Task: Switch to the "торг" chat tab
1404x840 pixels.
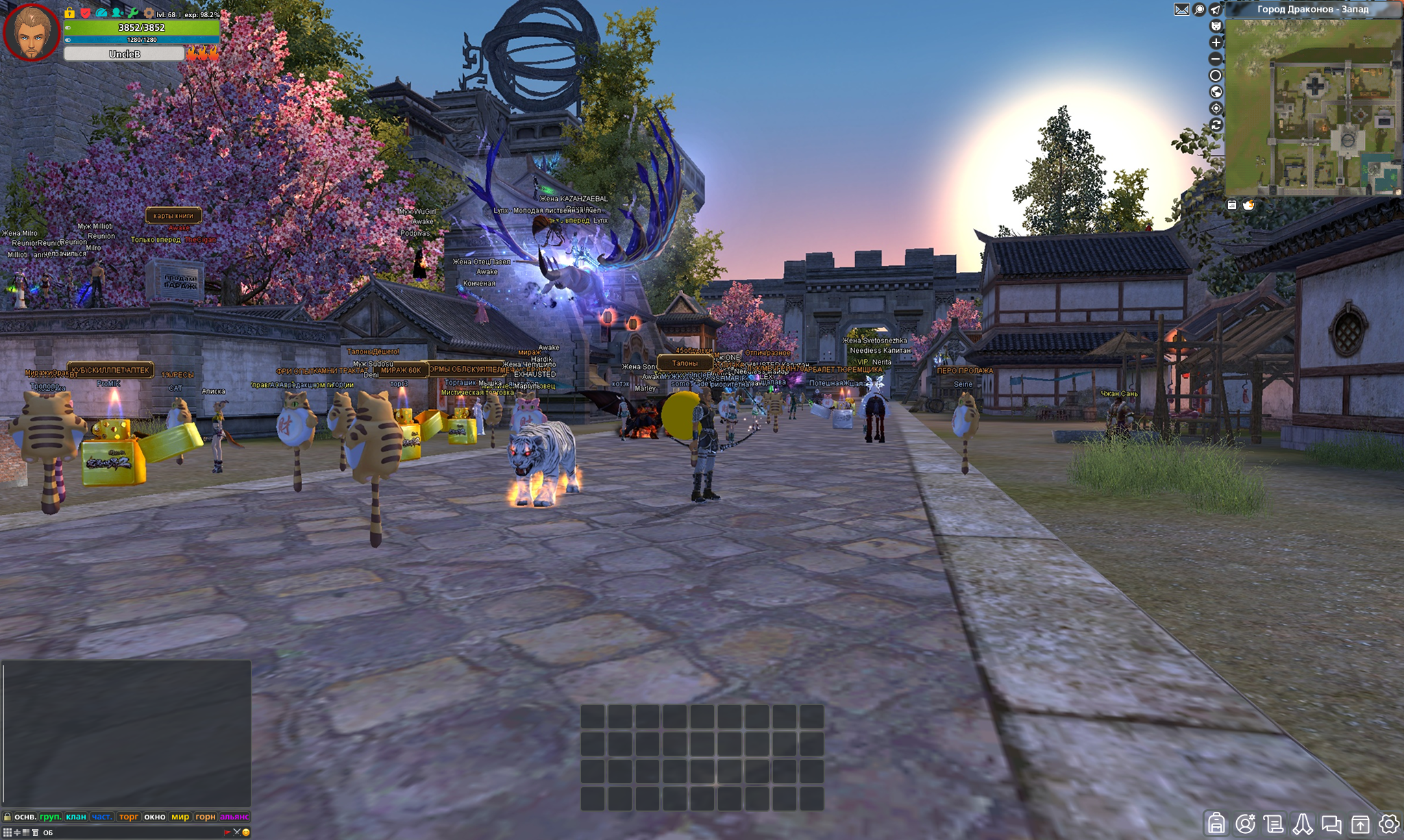Action: point(128,817)
